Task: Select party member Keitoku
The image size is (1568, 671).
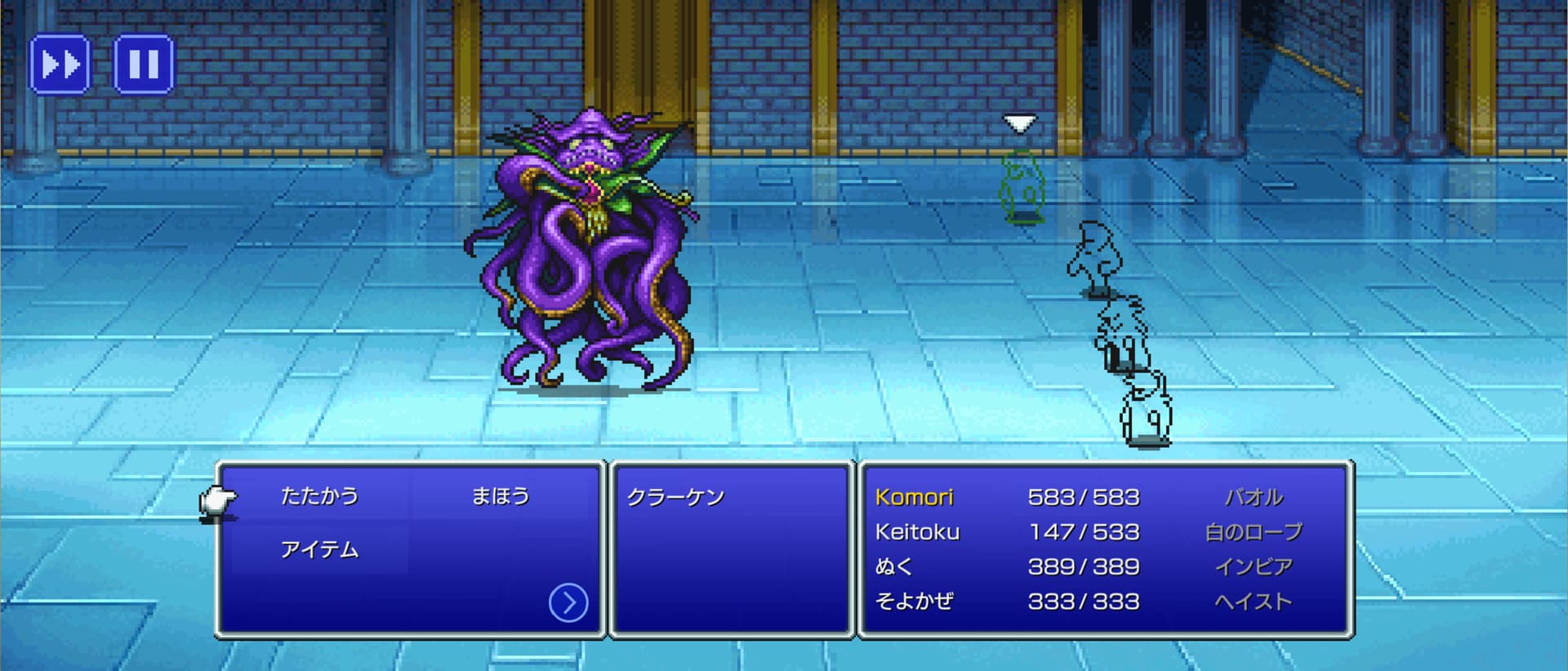Action: click(917, 532)
